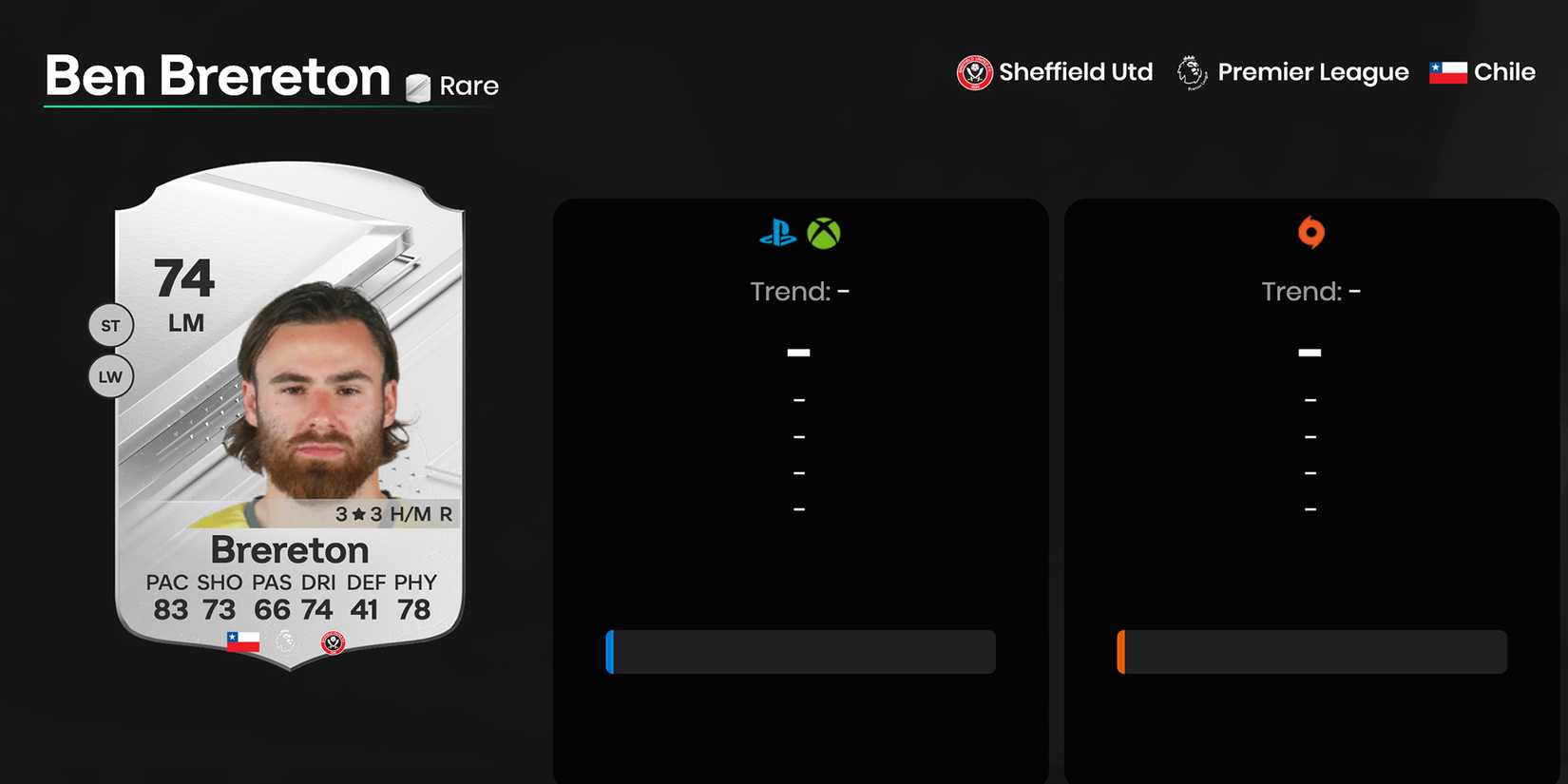The height and width of the screenshot is (784, 1568).
Task: Click the orange PC price bar
Action: point(1311,652)
